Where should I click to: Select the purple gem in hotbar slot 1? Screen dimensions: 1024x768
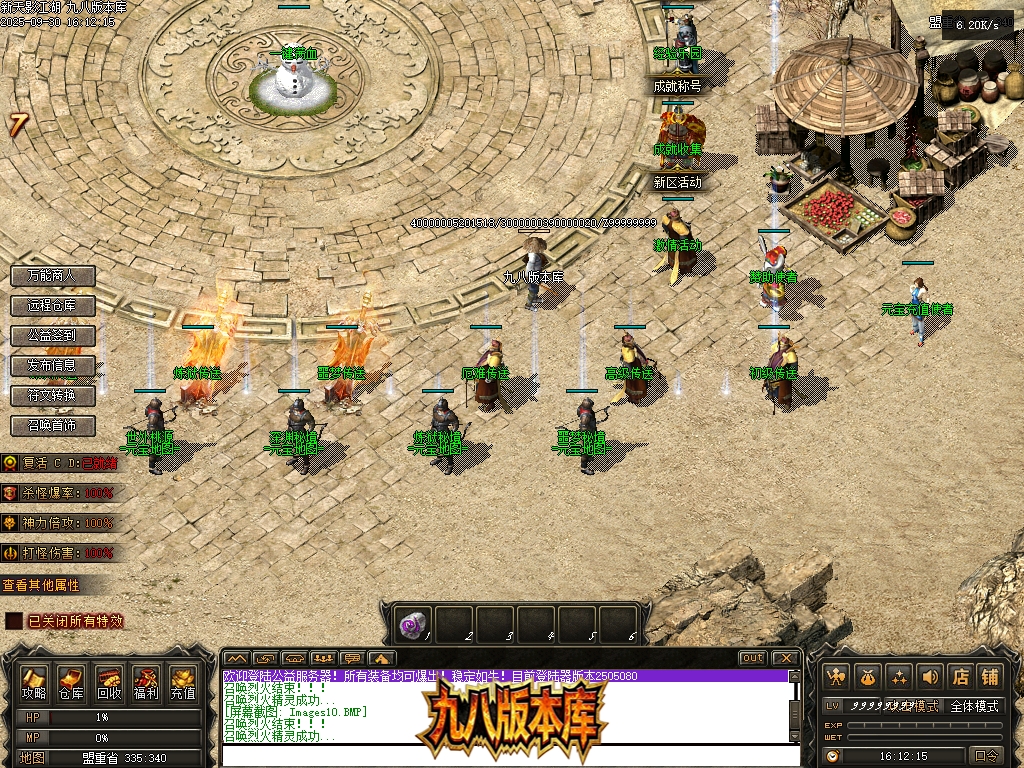411,625
